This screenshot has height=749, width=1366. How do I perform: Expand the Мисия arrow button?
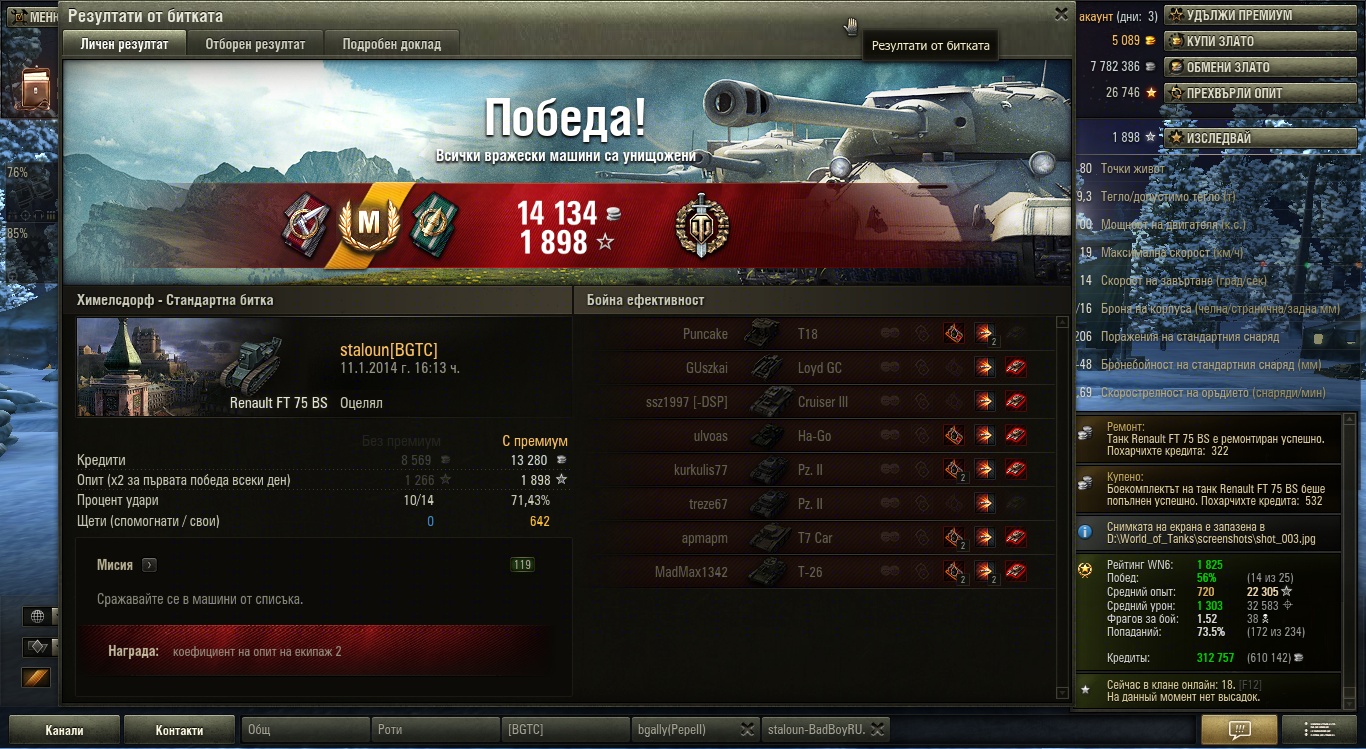pyautogui.click(x=149, y=565)
